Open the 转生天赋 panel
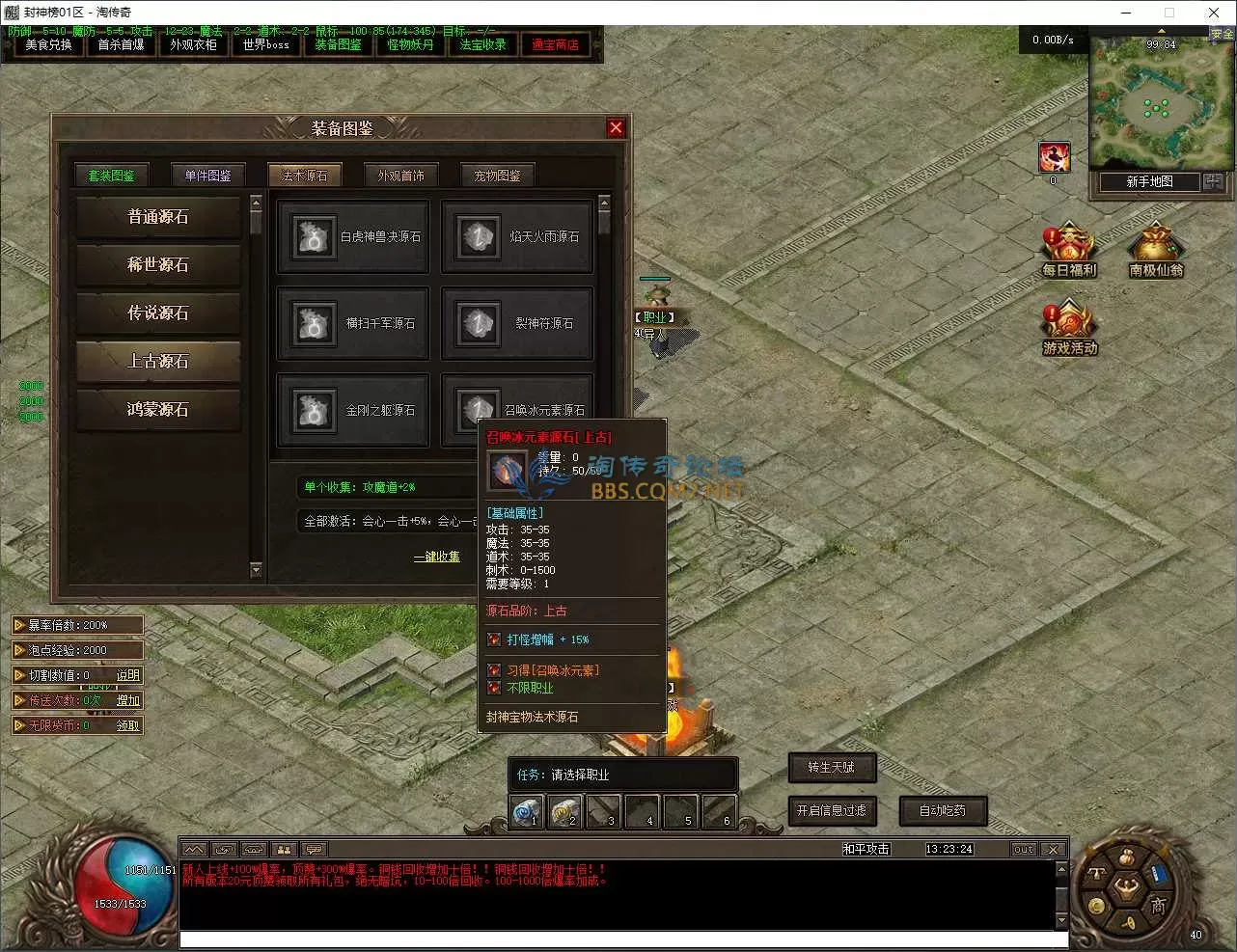 pyautogui.click(x=832, y=768)
